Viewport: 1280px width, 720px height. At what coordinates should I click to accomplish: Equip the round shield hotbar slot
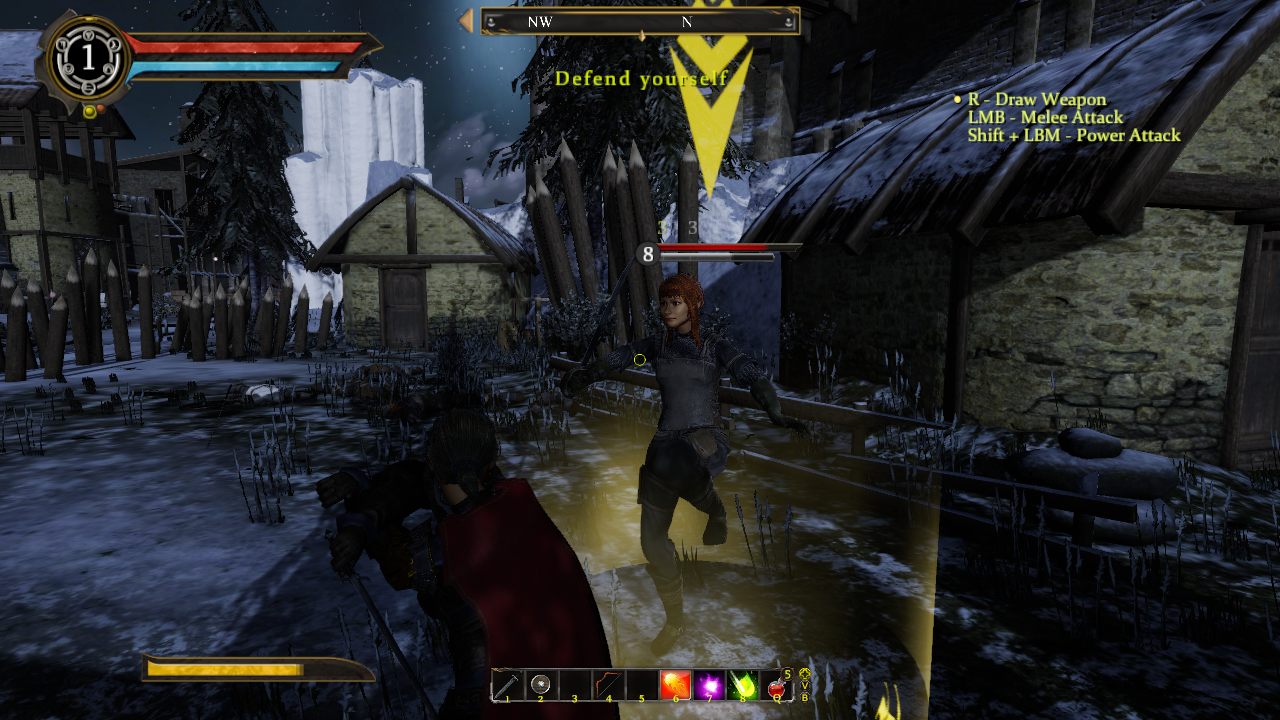pos(541,685)
